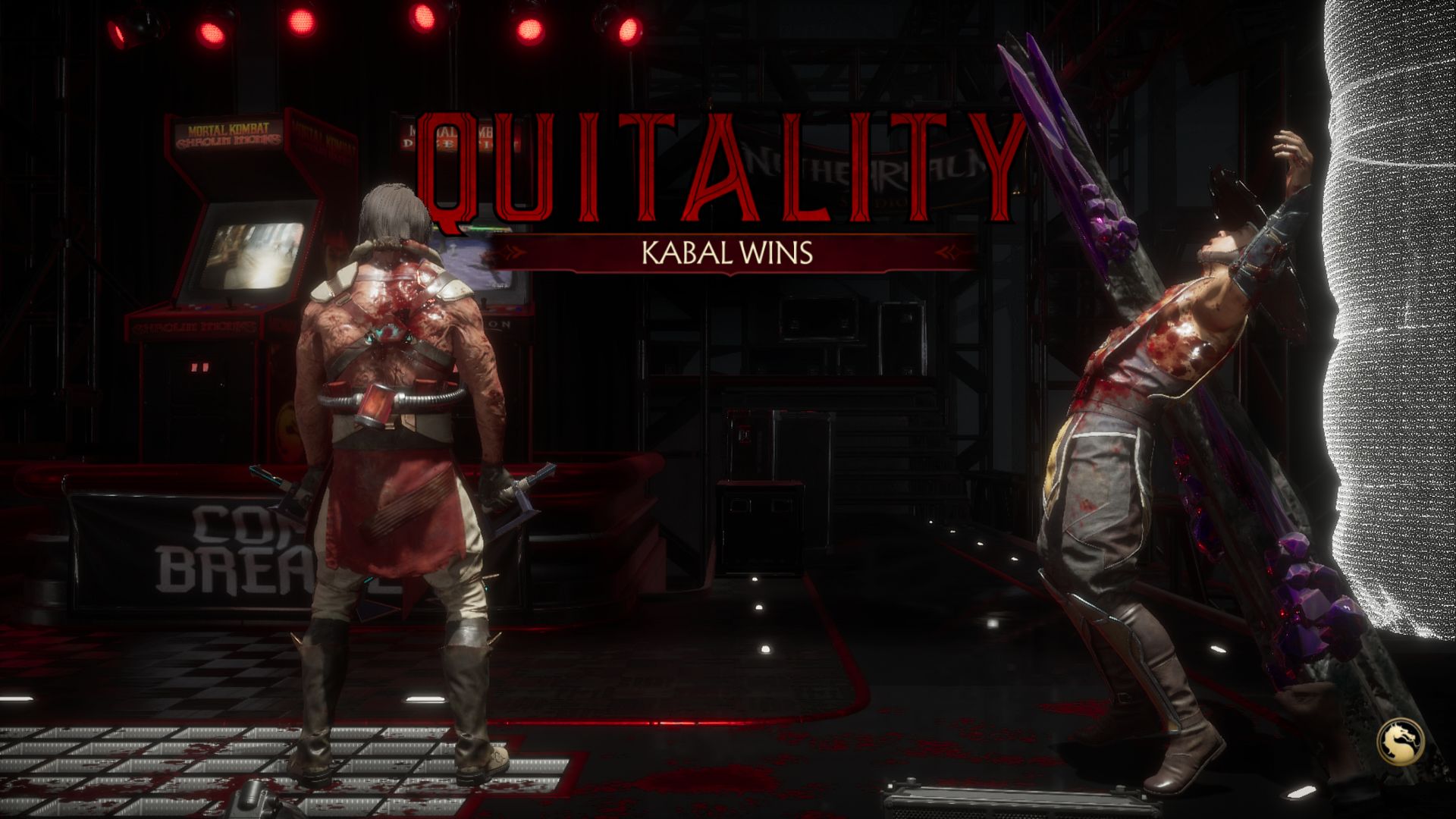Select the KABAL WINS banner
The image size is (1456, 819).
[728, 254]
